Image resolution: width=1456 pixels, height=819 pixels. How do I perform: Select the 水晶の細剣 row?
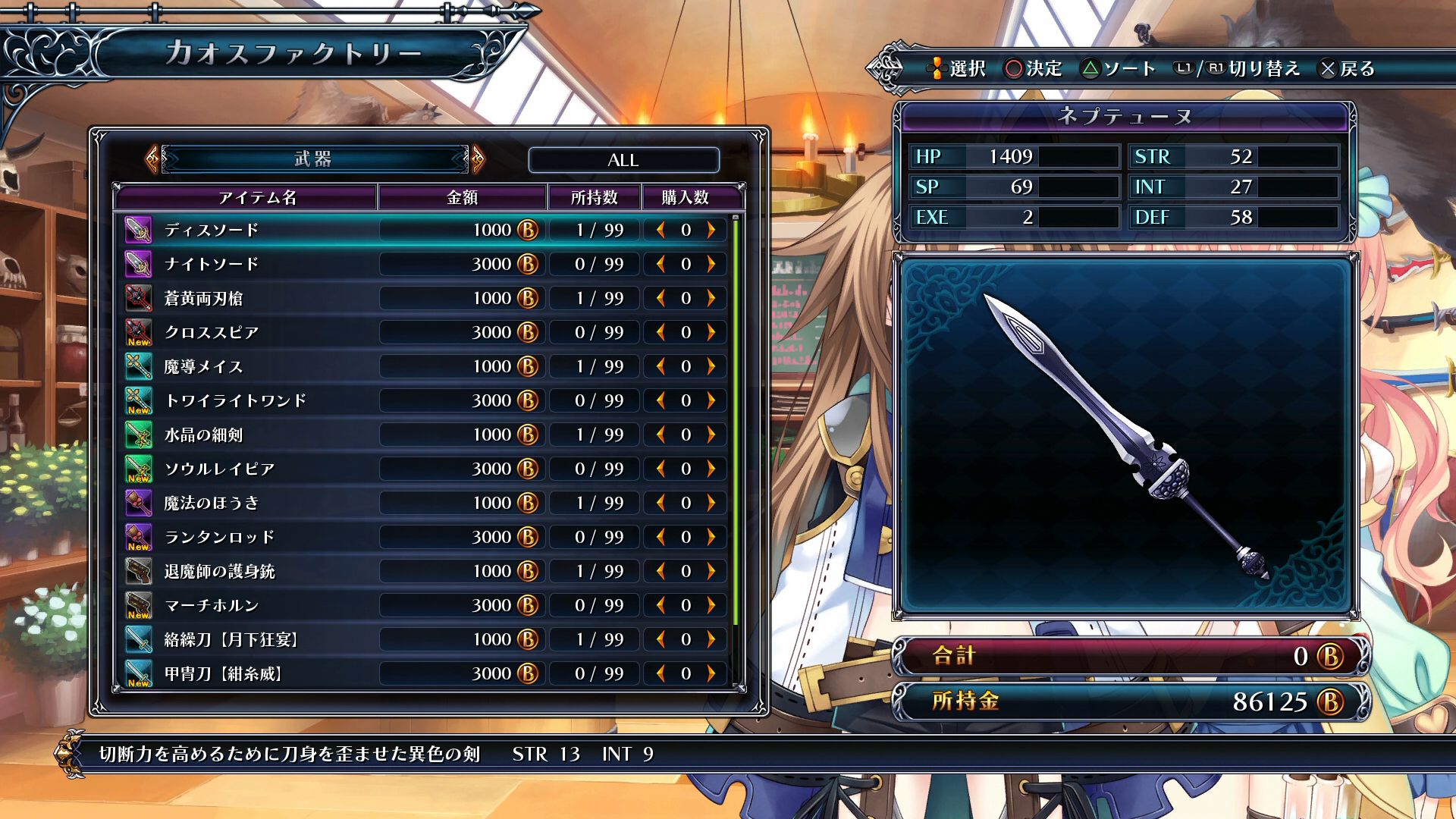(203, 435)
